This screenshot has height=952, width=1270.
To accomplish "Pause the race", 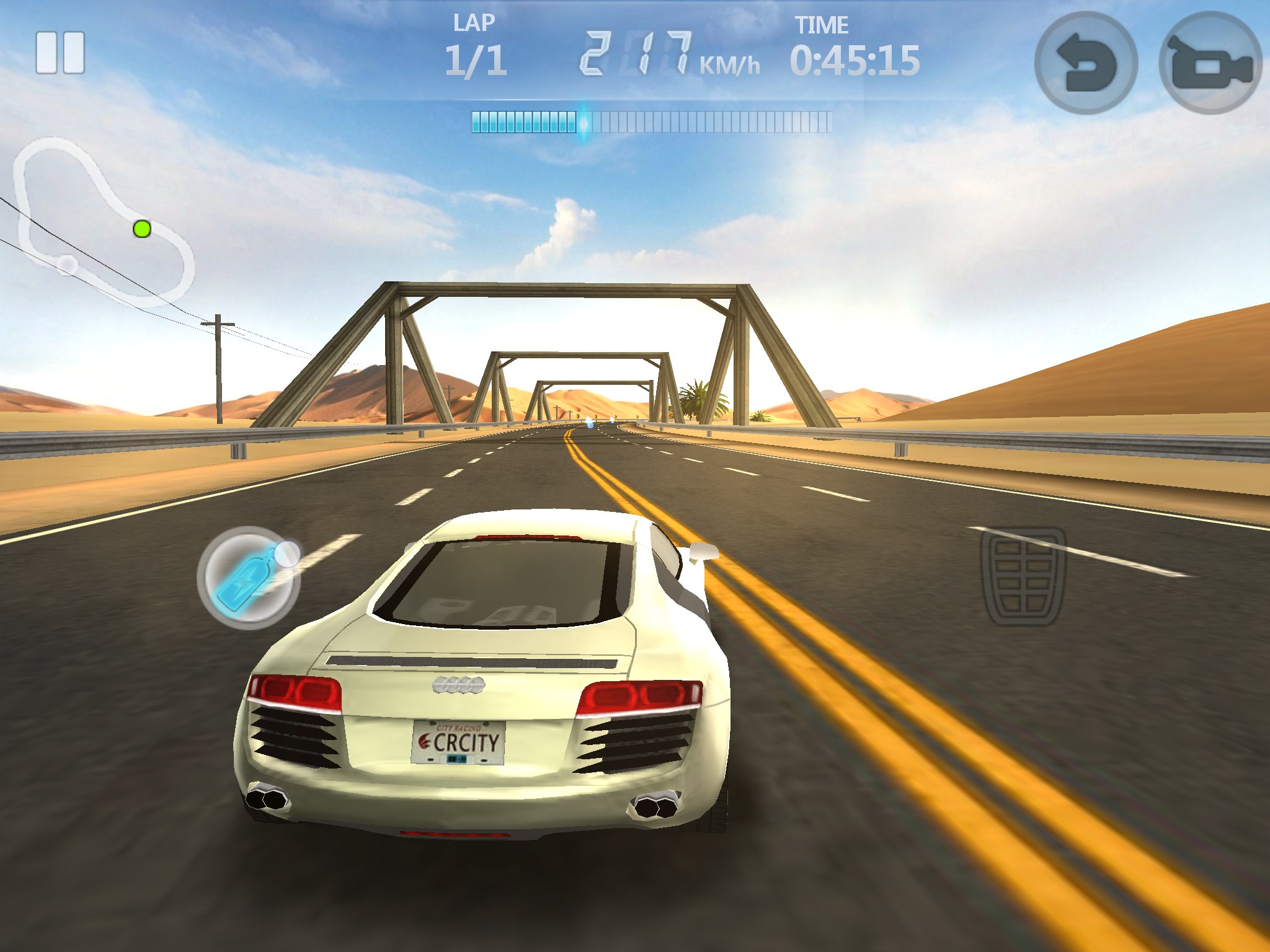I will (60, 53).
